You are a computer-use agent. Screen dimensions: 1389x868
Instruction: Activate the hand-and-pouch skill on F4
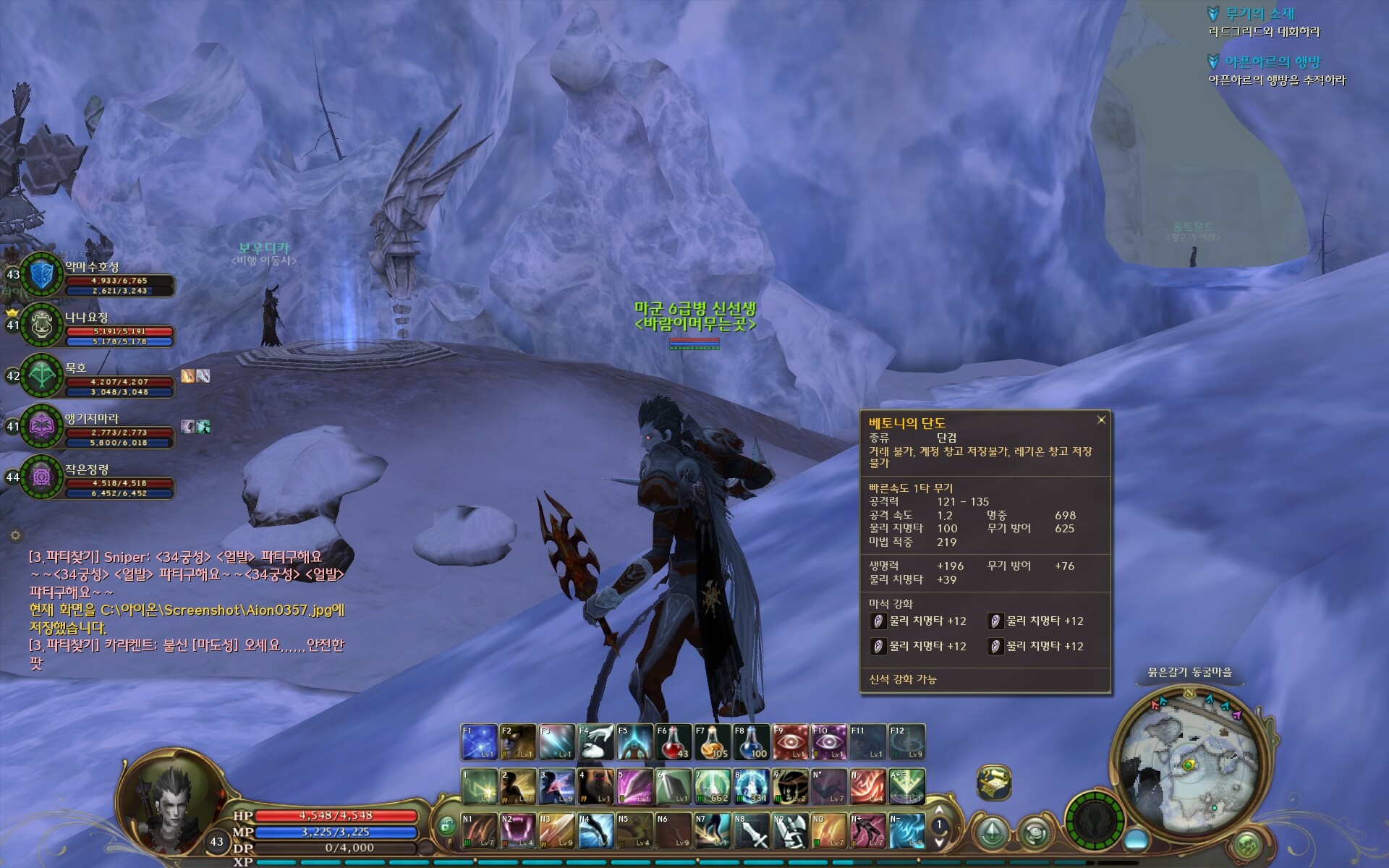click(595, 742)
